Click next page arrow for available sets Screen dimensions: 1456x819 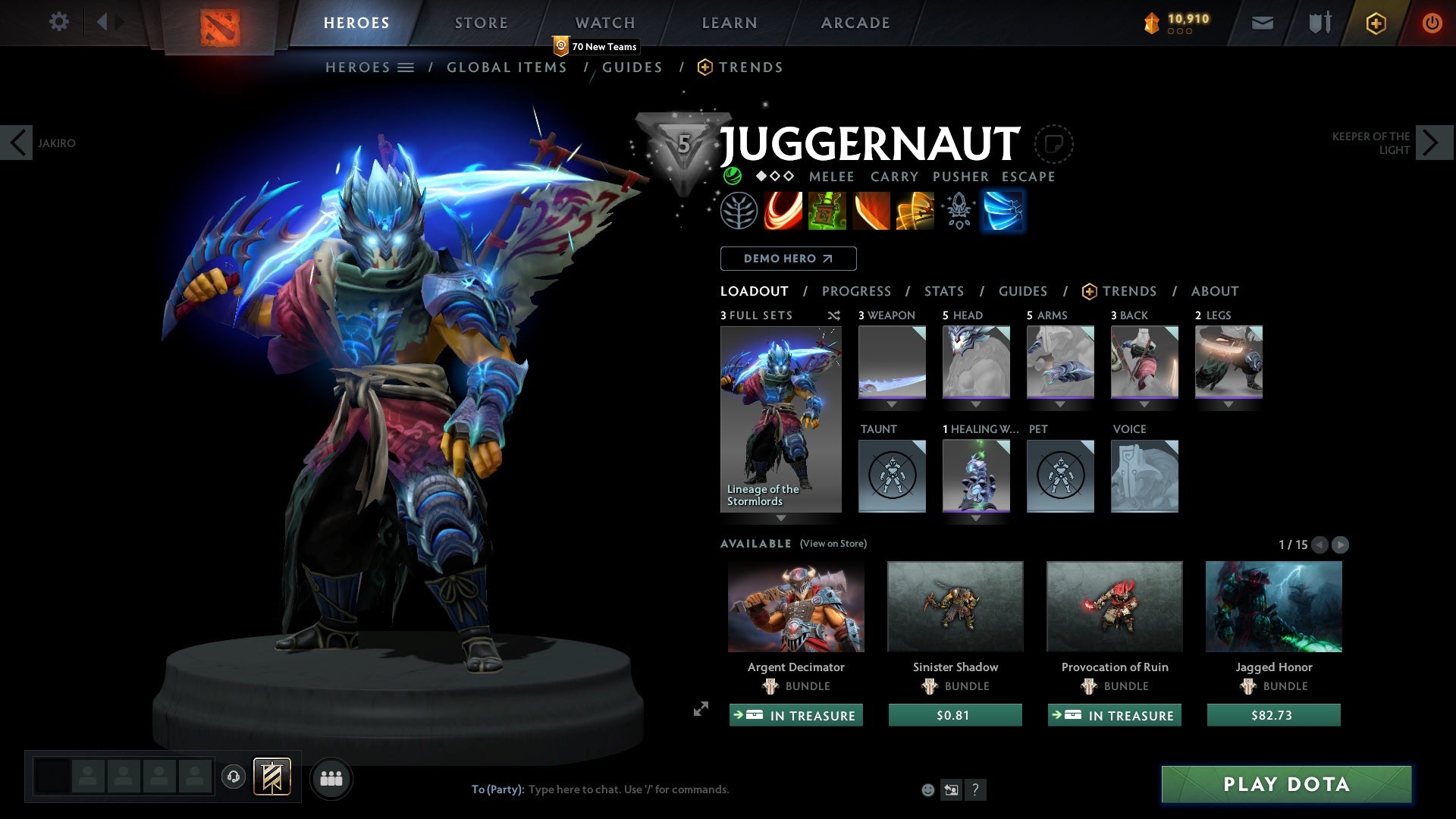point(1341,544)
